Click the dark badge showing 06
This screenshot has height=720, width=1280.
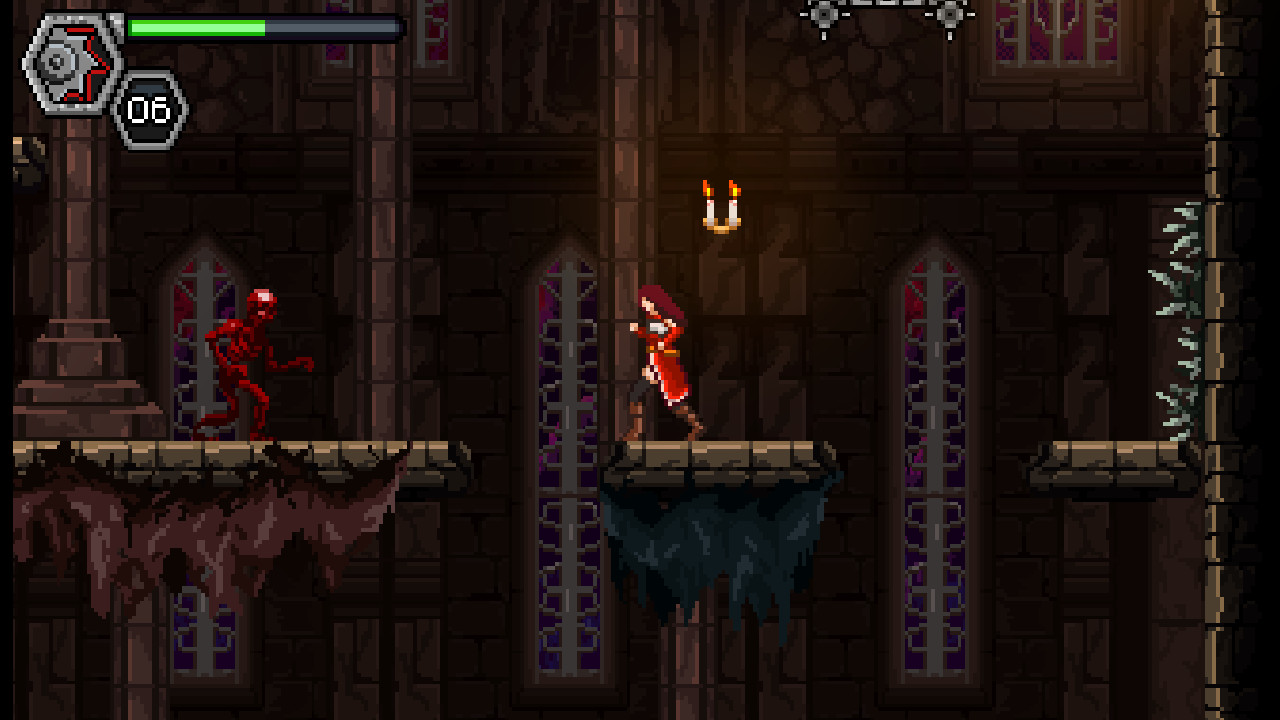point(148,110)
